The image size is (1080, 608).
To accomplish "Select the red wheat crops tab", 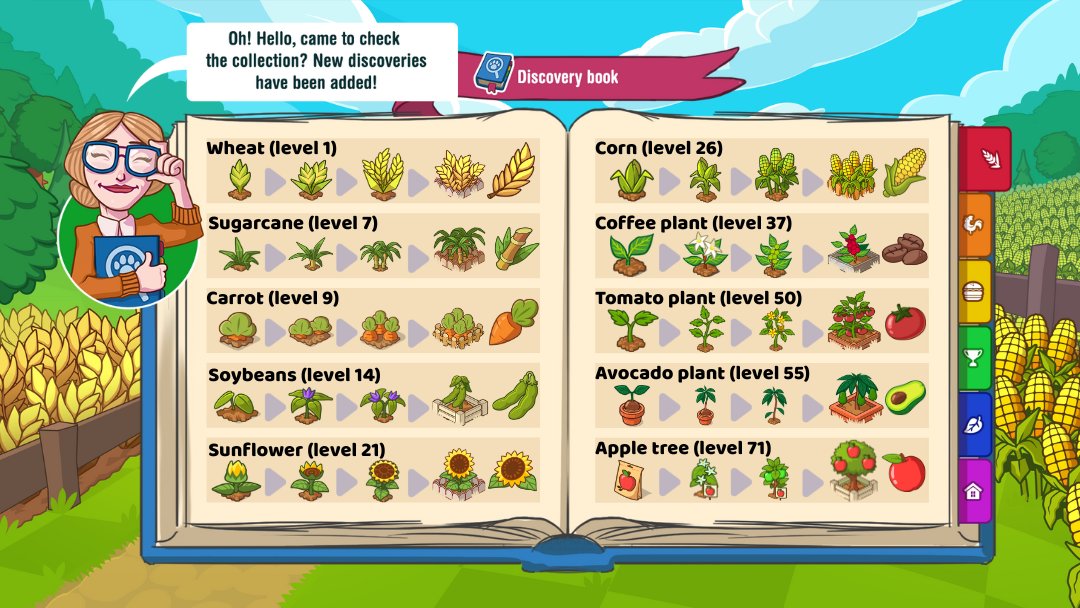I will tap(989, 159).
